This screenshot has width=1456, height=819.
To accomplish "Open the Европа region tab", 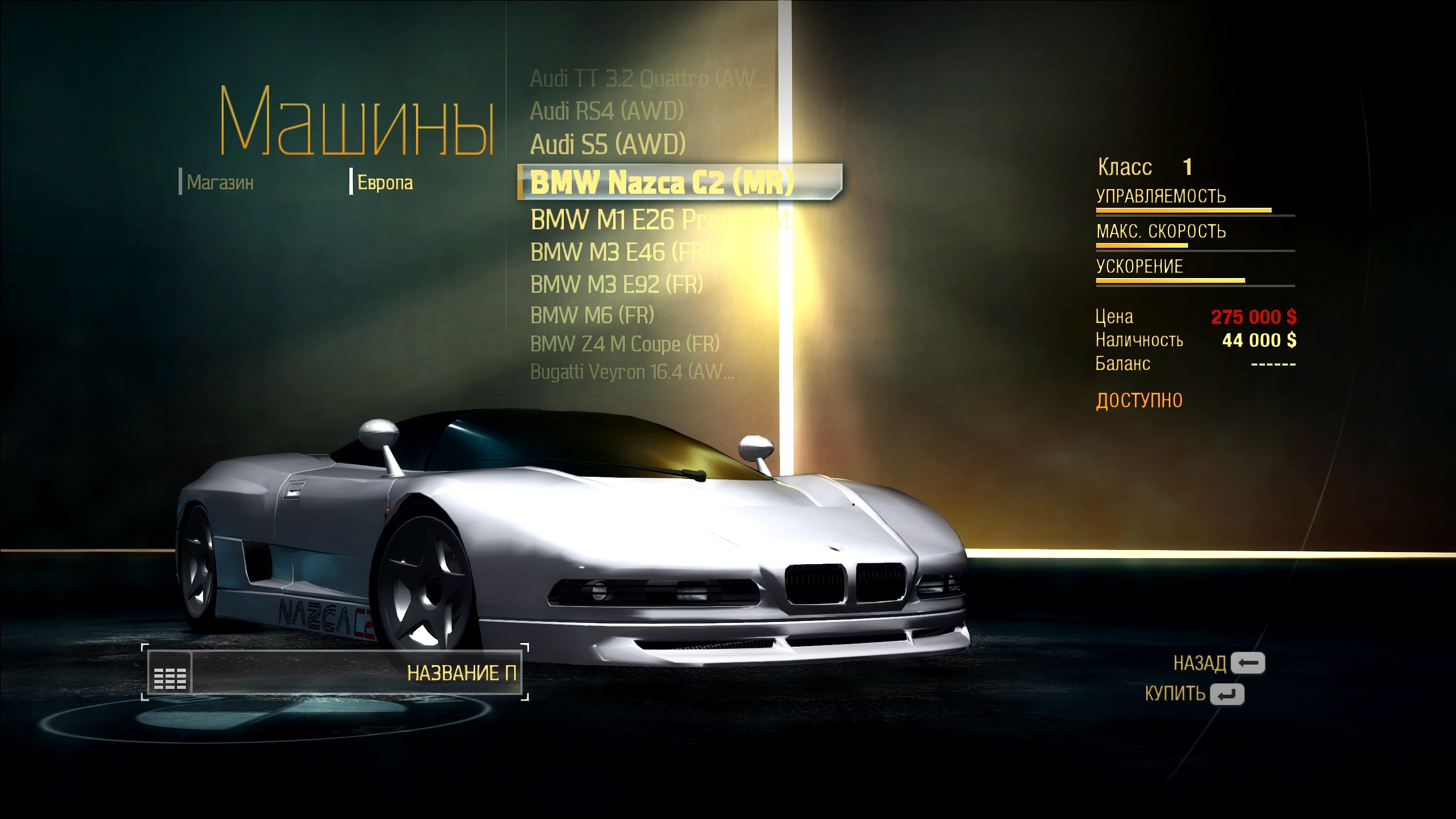I will pyautogui.click(x=384, y=183).
